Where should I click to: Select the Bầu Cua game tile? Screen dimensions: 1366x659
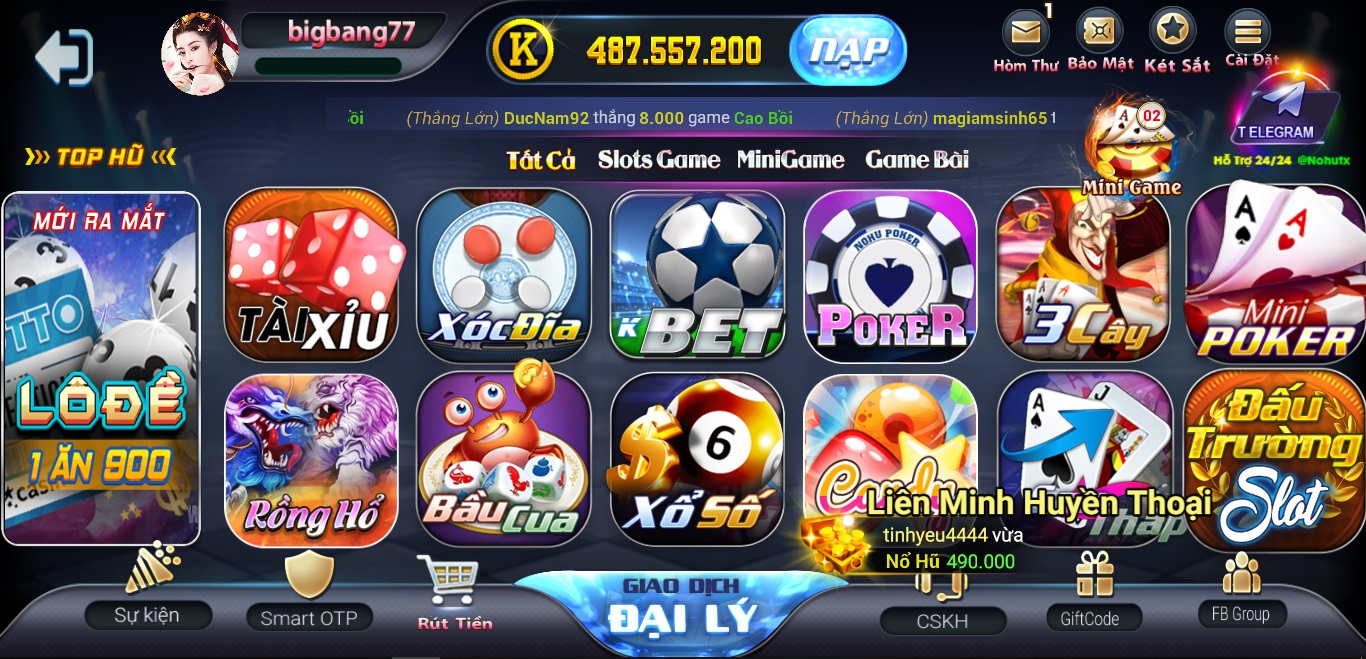(x=503, y=461)
